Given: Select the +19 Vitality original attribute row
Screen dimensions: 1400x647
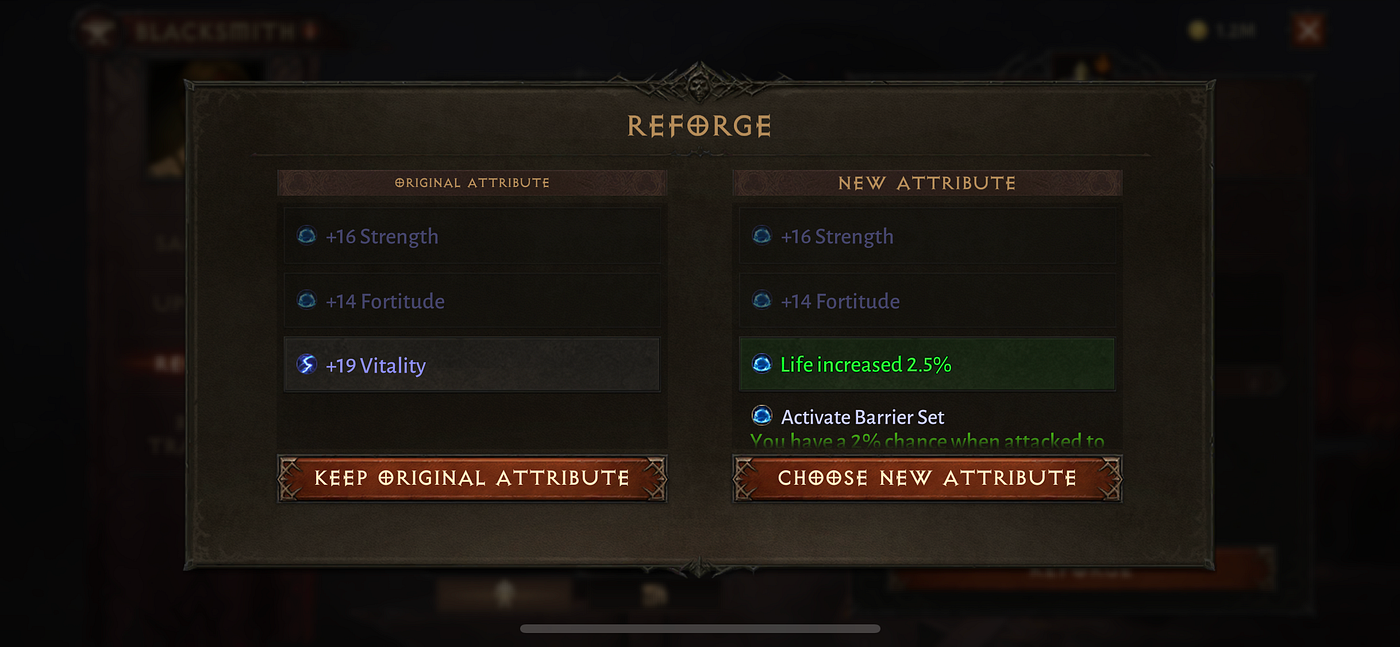Looking at the screenshot, I should click(x=472, y=365).
